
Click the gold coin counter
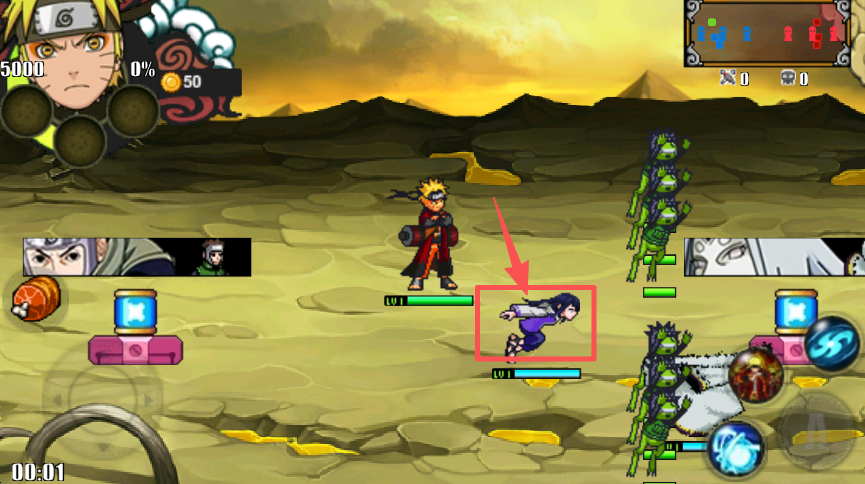[x=183, y=81]
